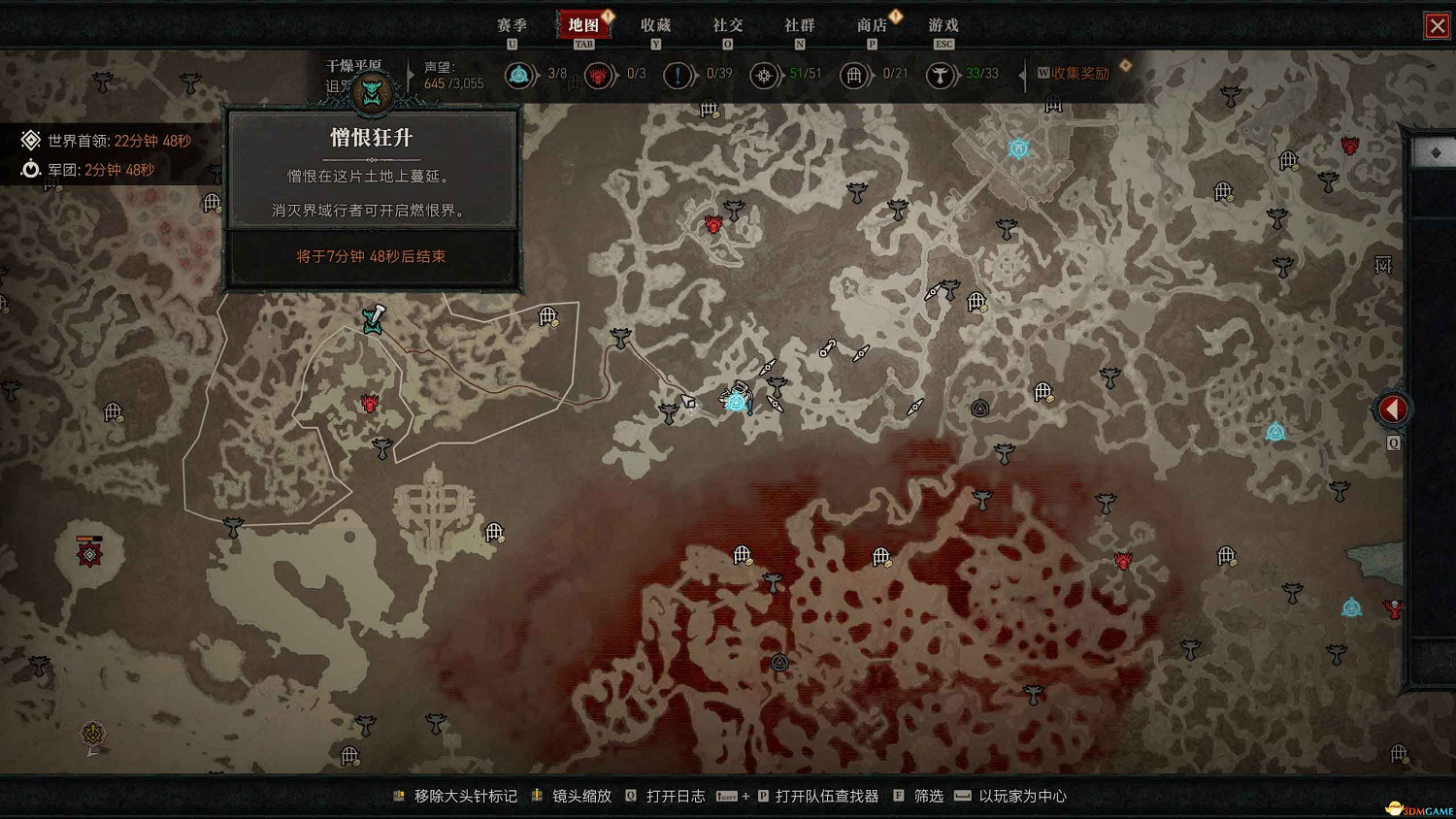Open the 商店 menu
This screenshot has height=819, width=1456.
point(873,25)
